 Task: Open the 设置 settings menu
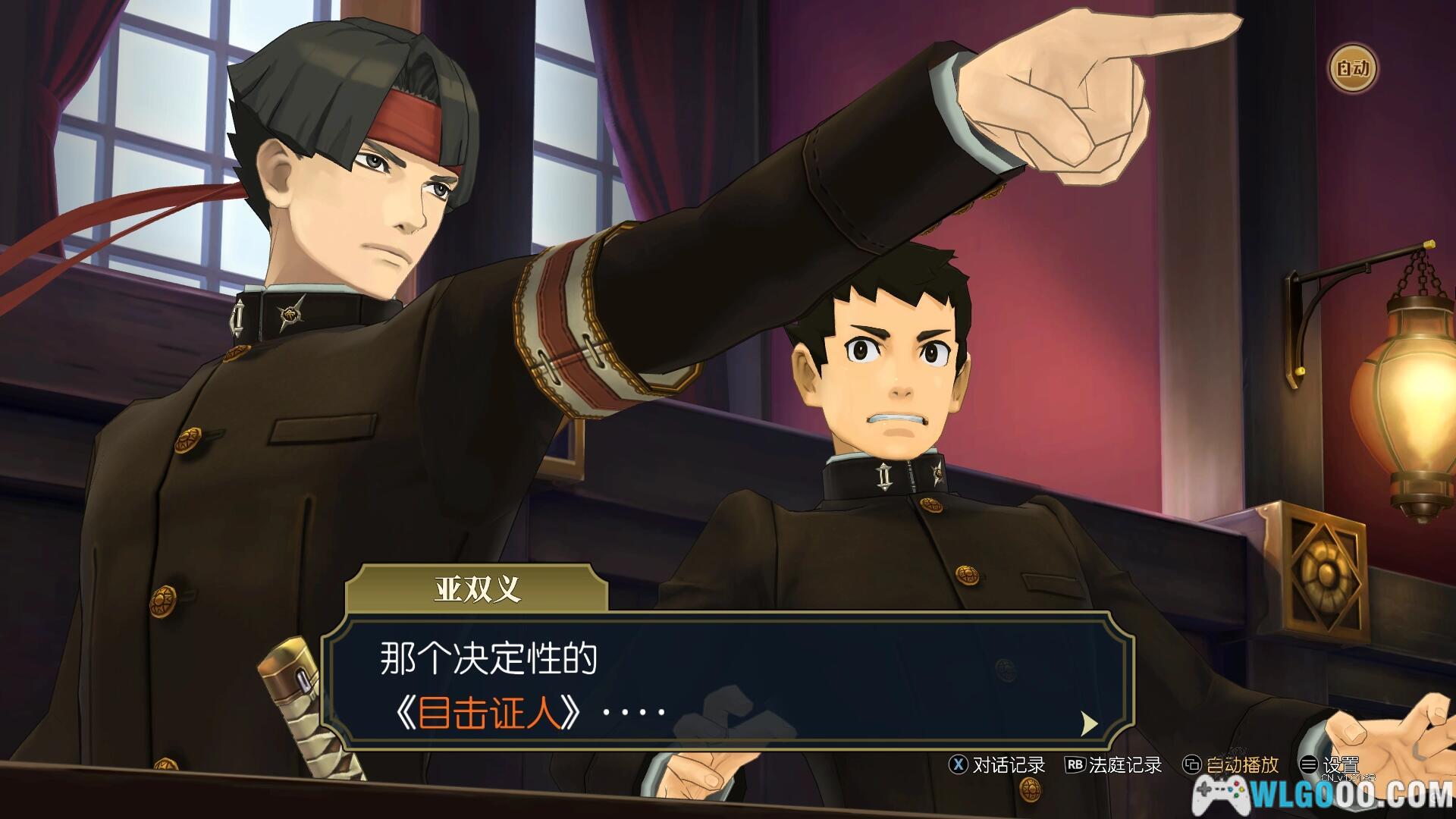(x=1329, y=764)
